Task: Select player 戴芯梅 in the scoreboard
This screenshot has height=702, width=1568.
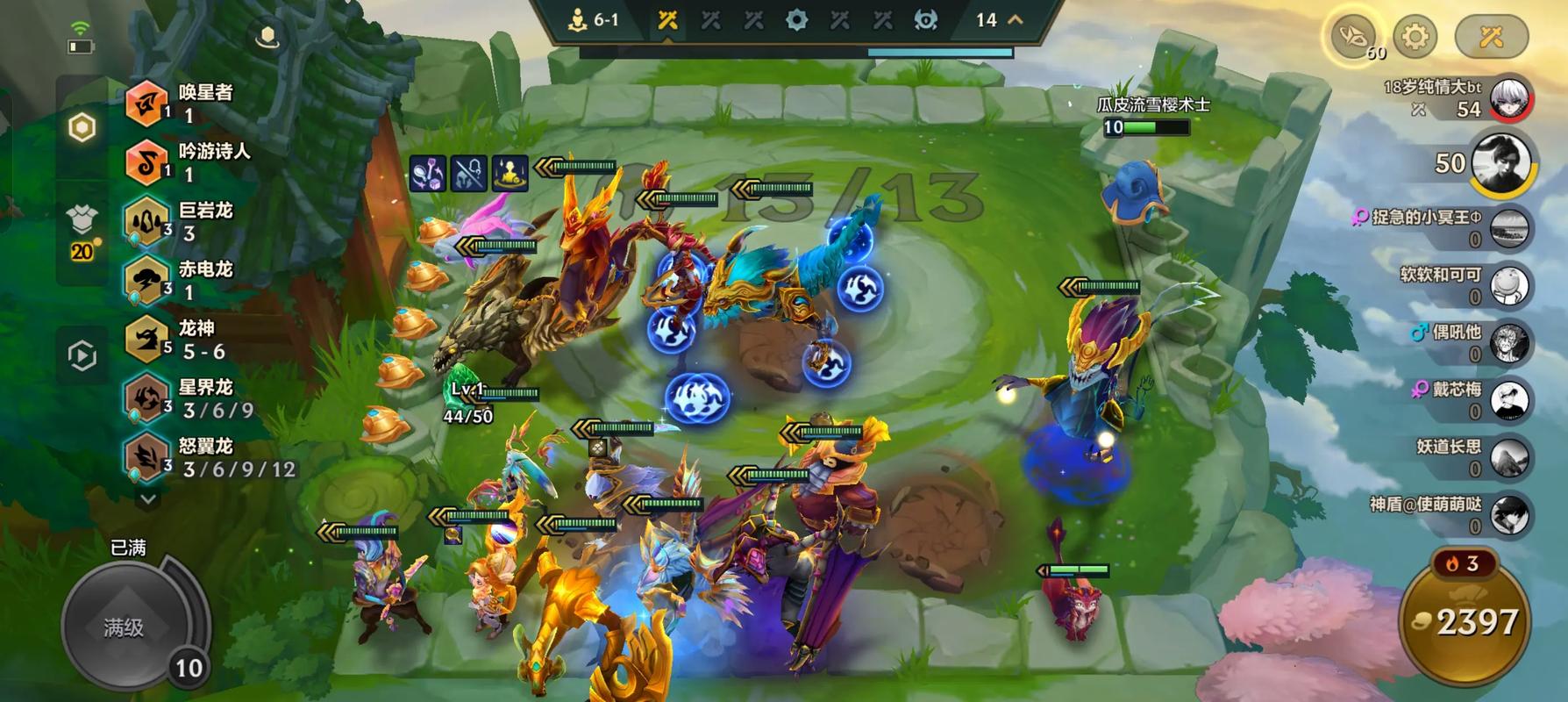Action: tap(1508, 400)
